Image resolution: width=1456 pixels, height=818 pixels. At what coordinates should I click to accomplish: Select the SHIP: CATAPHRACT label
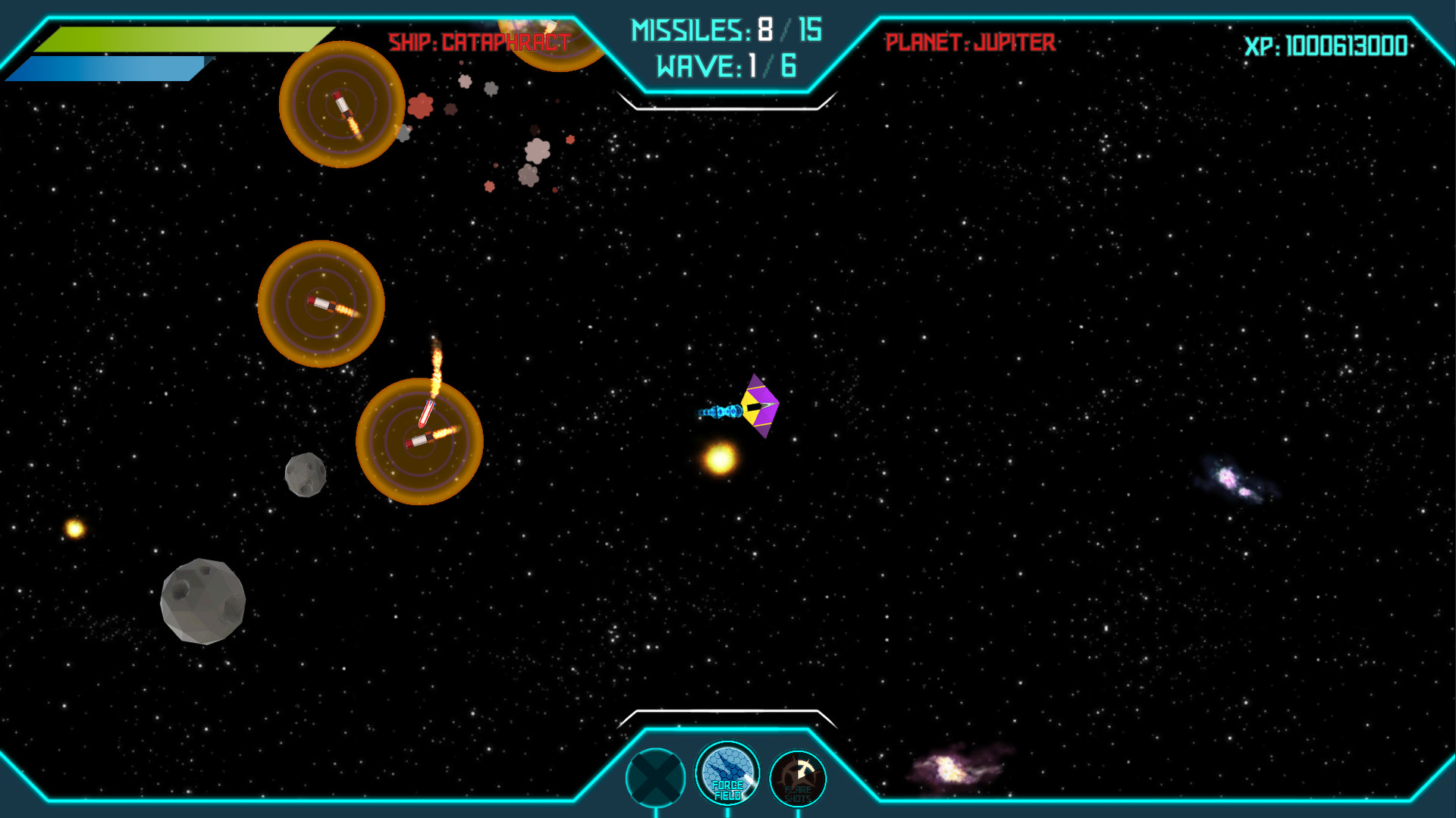pyautogui.click(x=477, y=42)
